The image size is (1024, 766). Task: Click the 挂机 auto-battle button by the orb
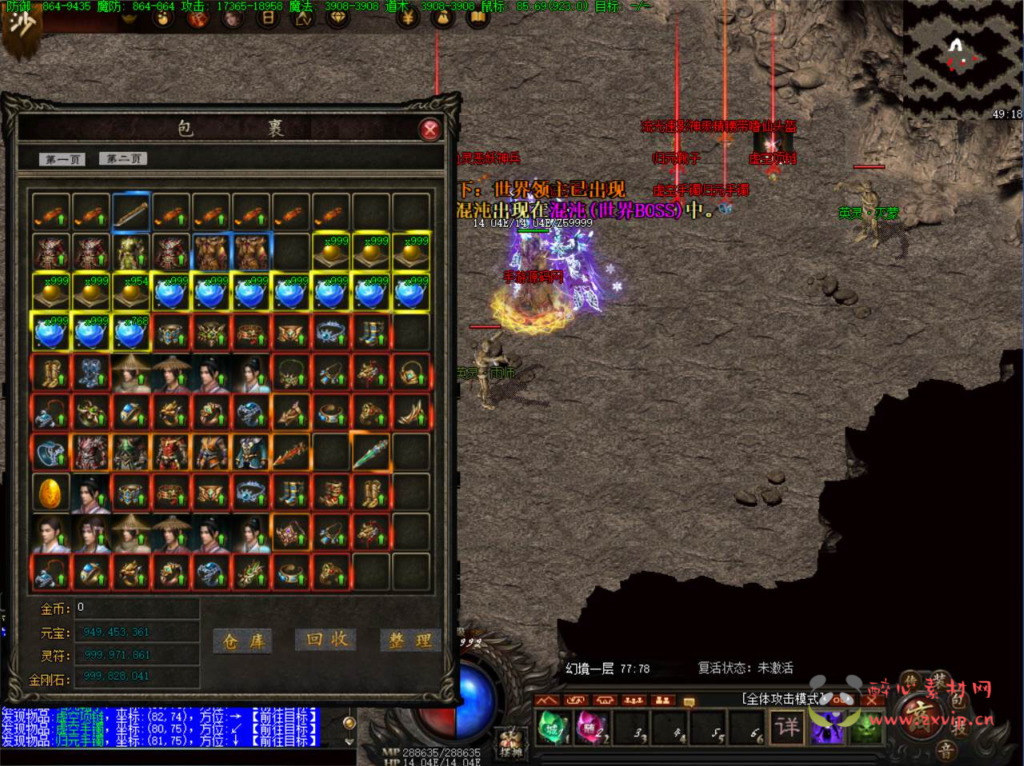tap(511, 742)
